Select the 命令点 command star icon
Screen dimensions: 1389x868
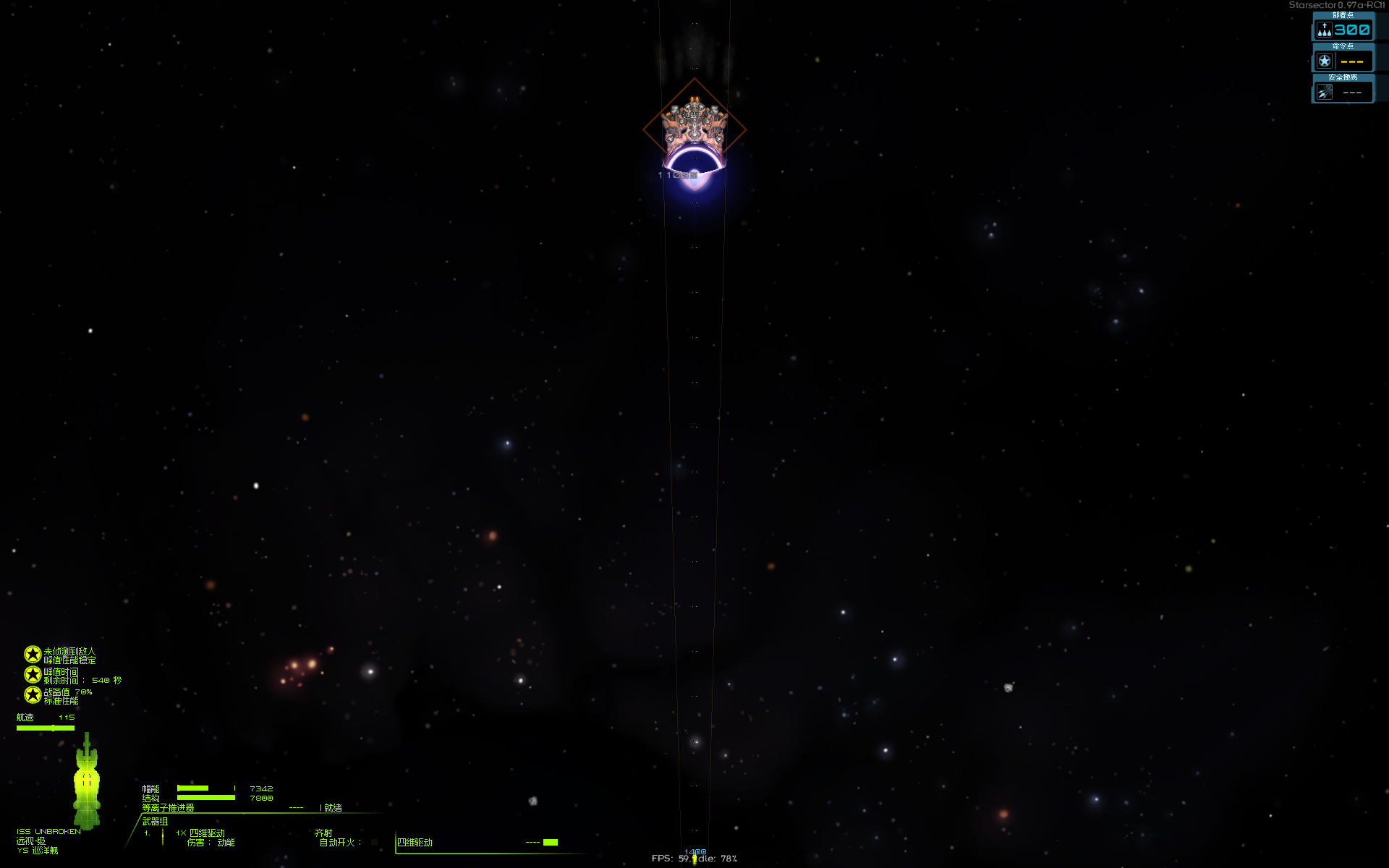click(1323, 61)
